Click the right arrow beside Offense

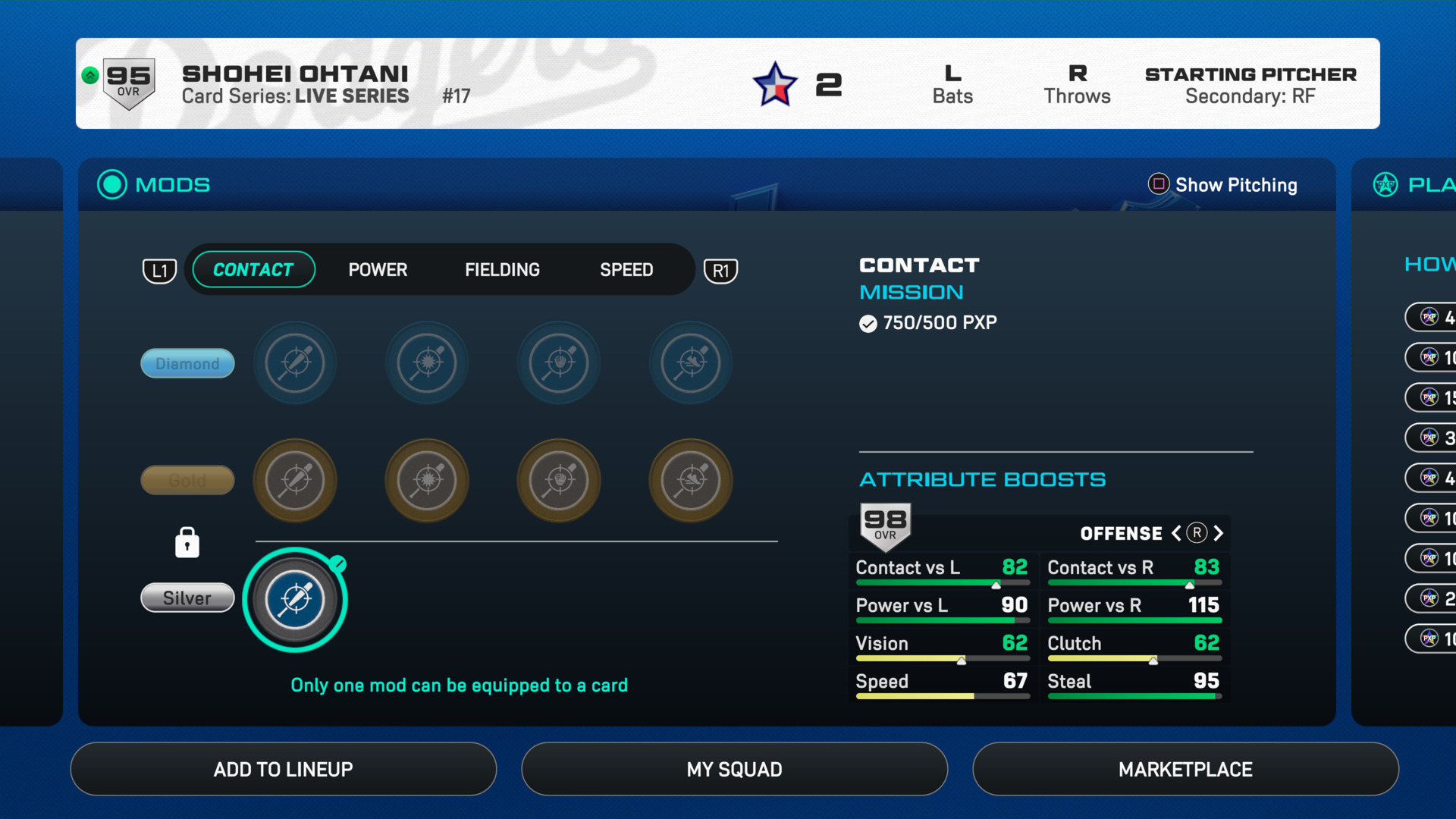[x=1219, y=533]
